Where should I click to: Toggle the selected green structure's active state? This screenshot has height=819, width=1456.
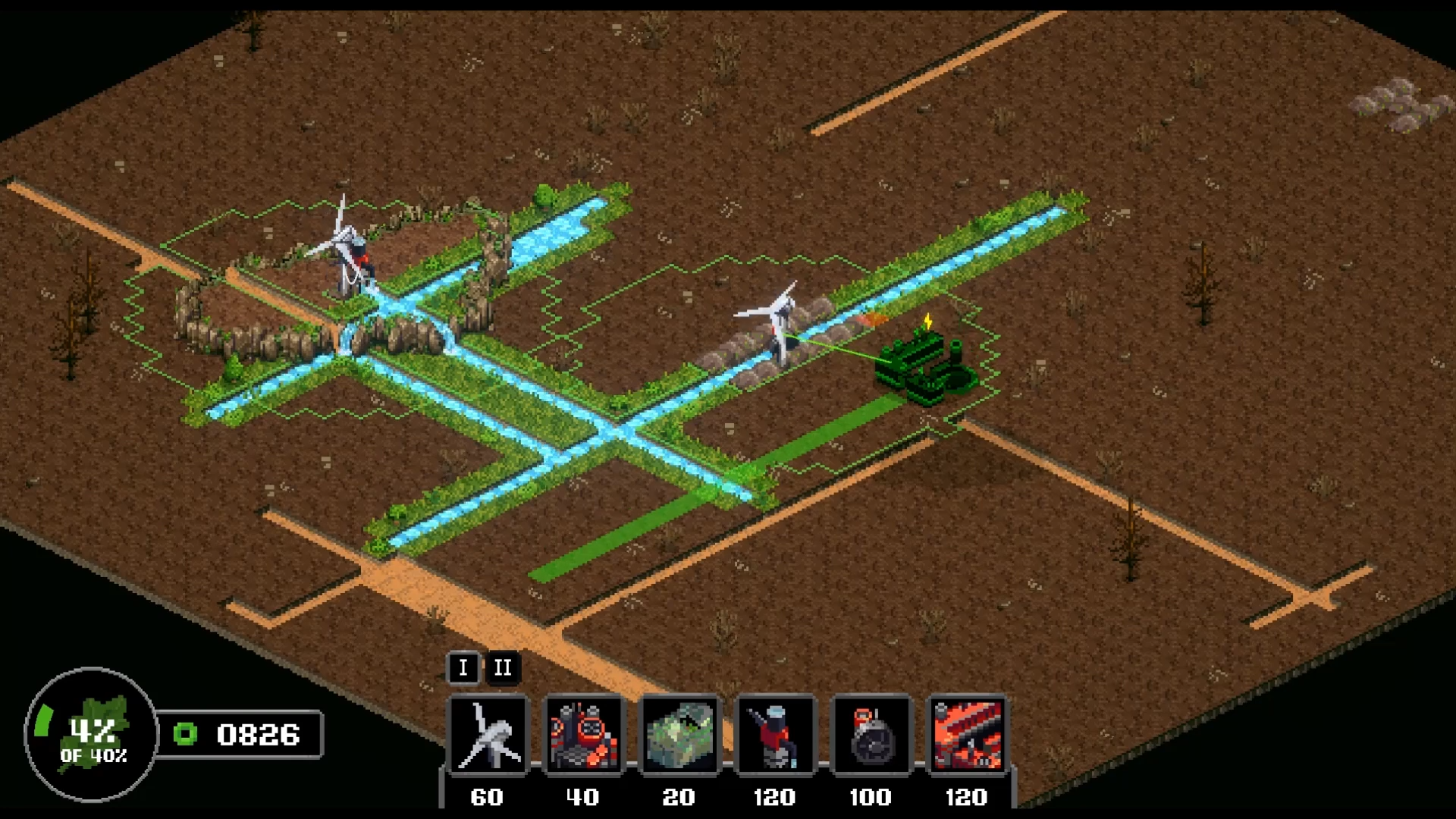pyautogui.click(x=921, y=364)
